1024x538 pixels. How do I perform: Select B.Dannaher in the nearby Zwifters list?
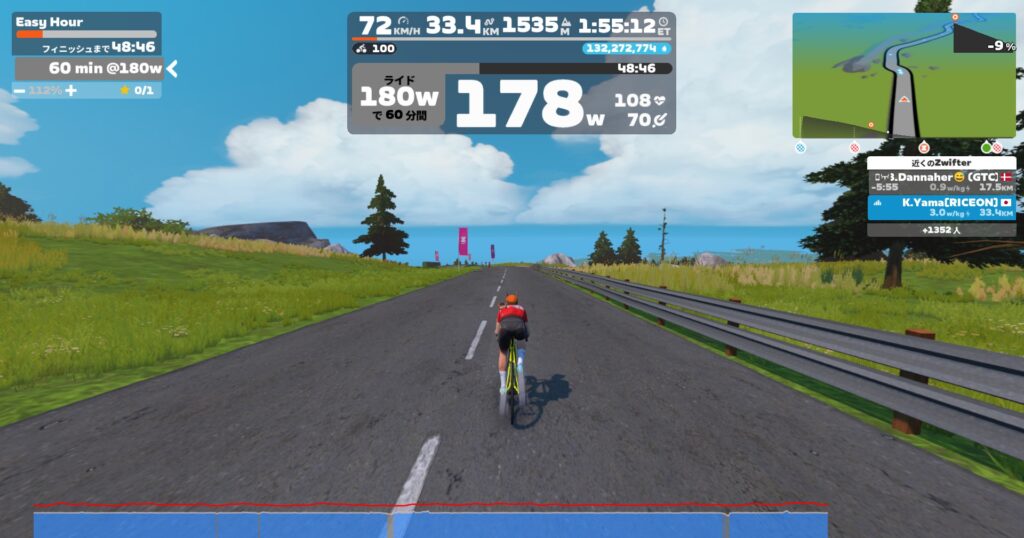click(x=941, y=181)
